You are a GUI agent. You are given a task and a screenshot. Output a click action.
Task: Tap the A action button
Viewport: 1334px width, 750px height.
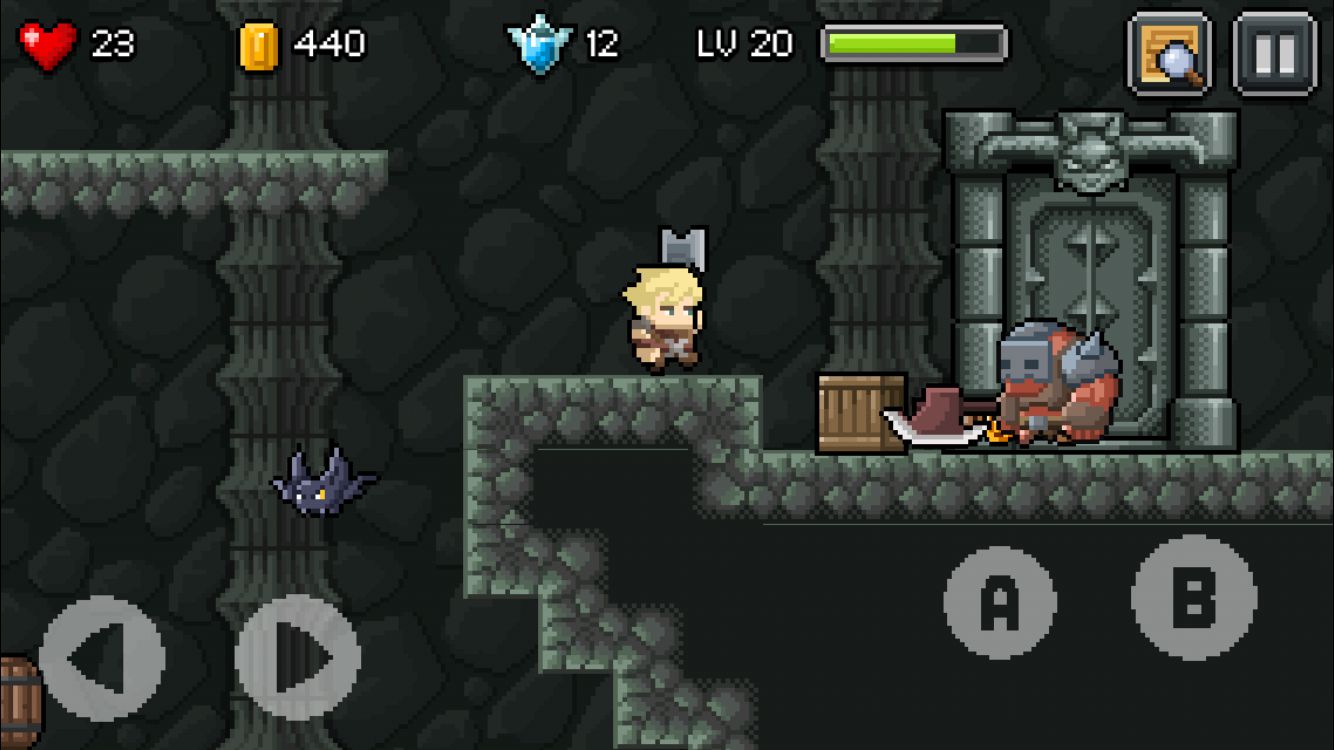(x=999, y=602)
